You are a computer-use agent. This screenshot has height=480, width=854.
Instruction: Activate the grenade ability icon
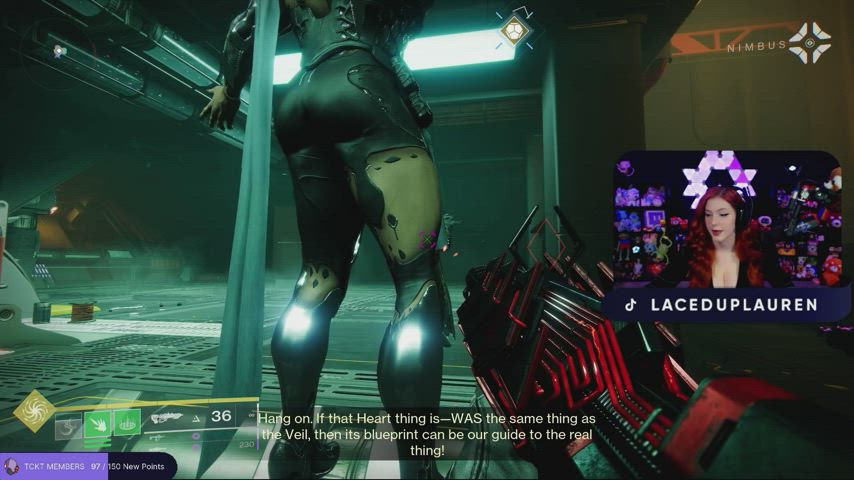click(x=69, y=424)
